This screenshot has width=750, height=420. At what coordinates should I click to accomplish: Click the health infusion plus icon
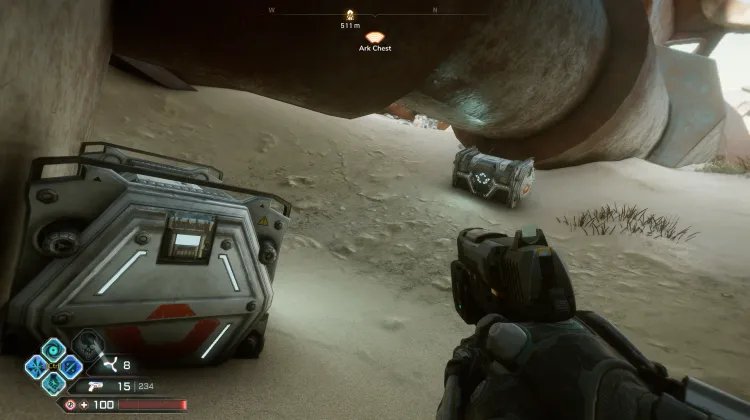click(83, 405)
